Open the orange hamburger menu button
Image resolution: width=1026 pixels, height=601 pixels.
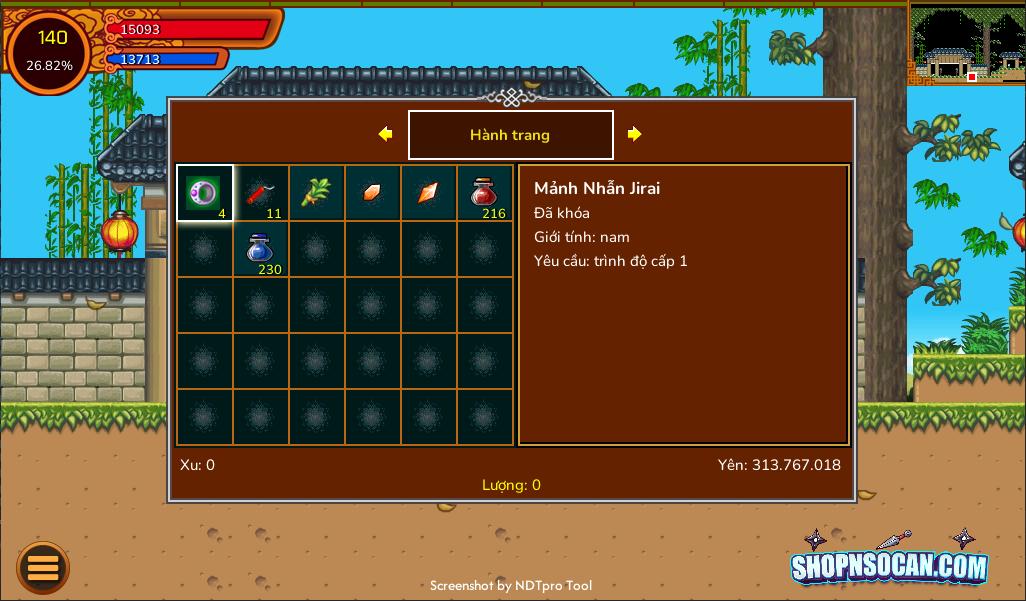[x=43, y=568]
